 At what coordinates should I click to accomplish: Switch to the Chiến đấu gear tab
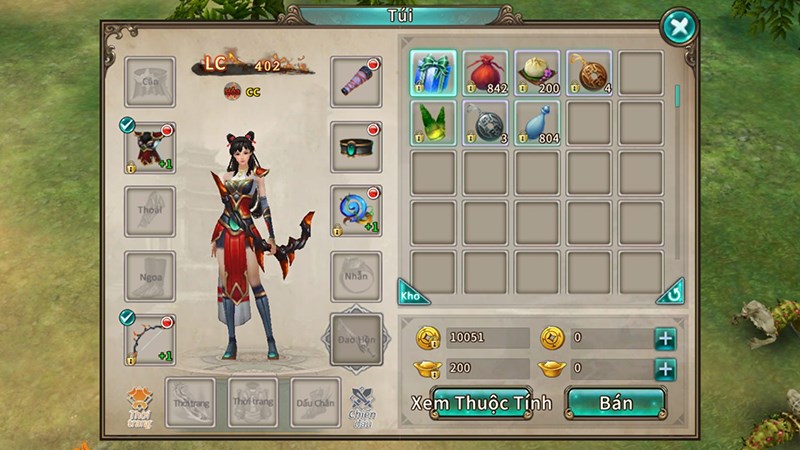click(362, 404)
